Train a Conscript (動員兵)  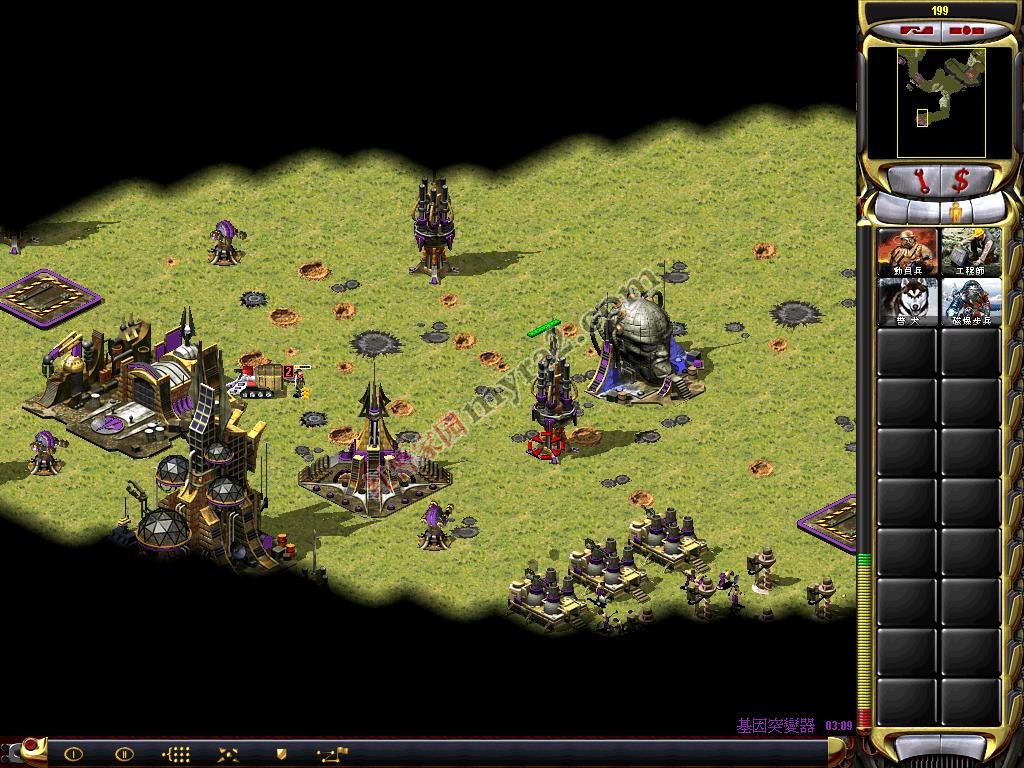pos(908,252)
